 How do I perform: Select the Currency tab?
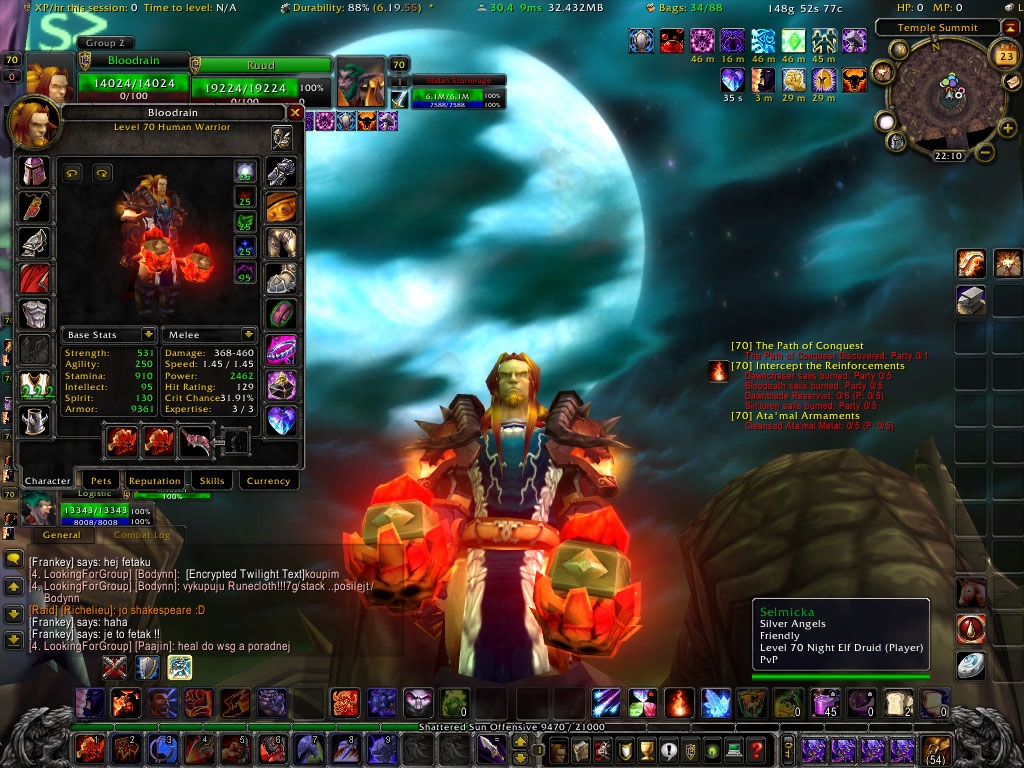click(x=268, y=481)
